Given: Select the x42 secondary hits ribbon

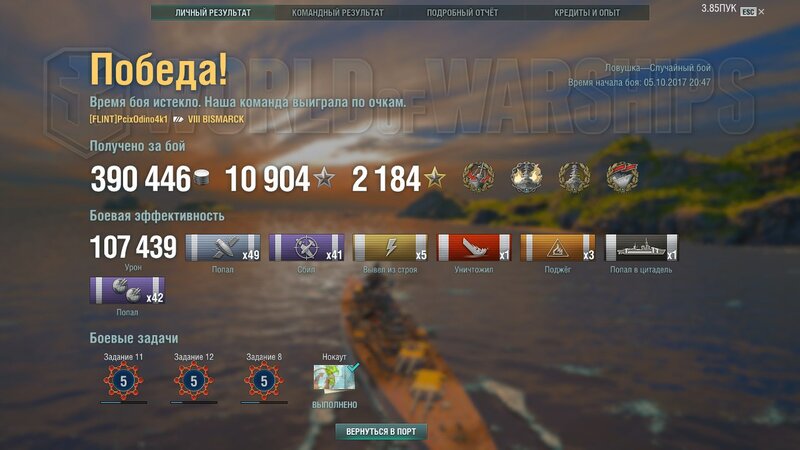Looking at the screenshot, I should pyautogui.click(x=127, y=292).
